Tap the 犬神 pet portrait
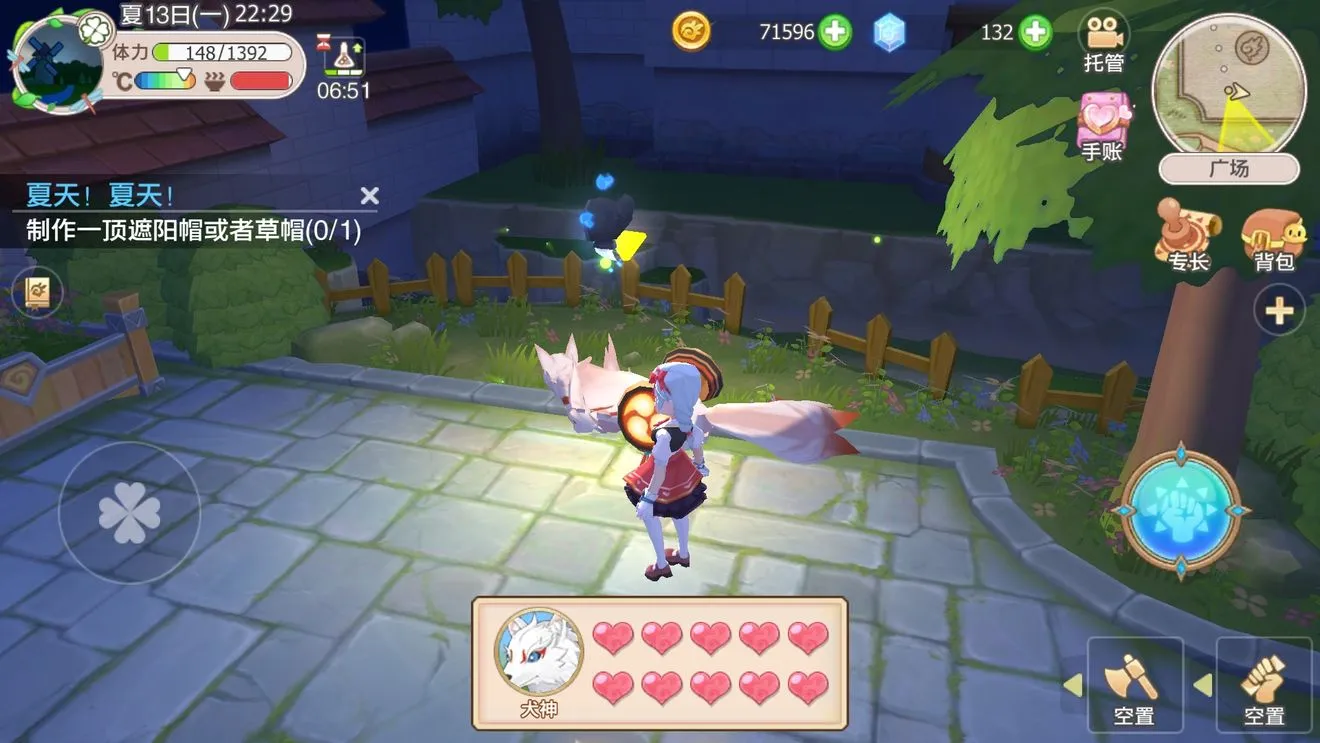Image resolution: width=1320 pixels, height=743 pixels. (539, 653)
